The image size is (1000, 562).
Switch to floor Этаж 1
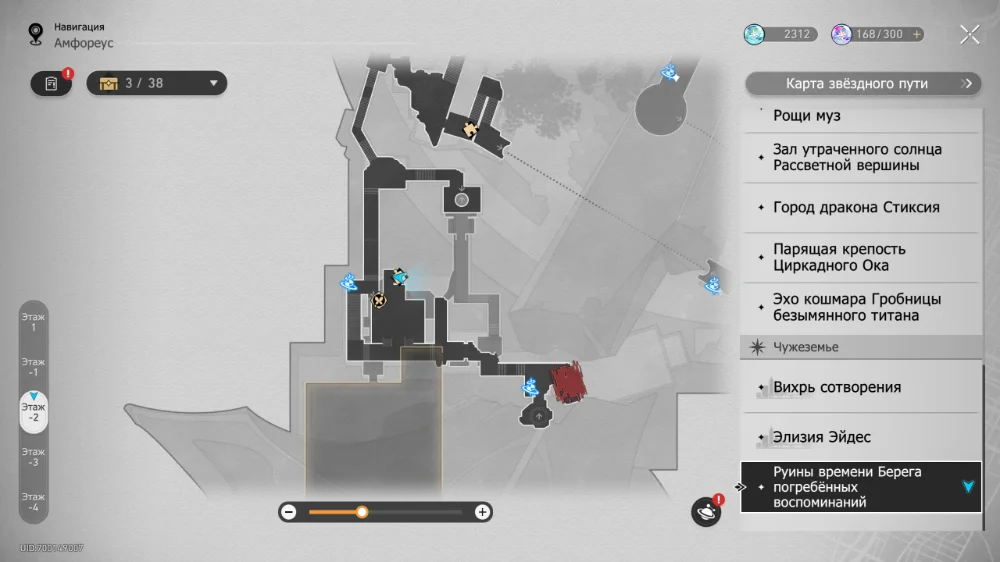[x=33, y=322]
